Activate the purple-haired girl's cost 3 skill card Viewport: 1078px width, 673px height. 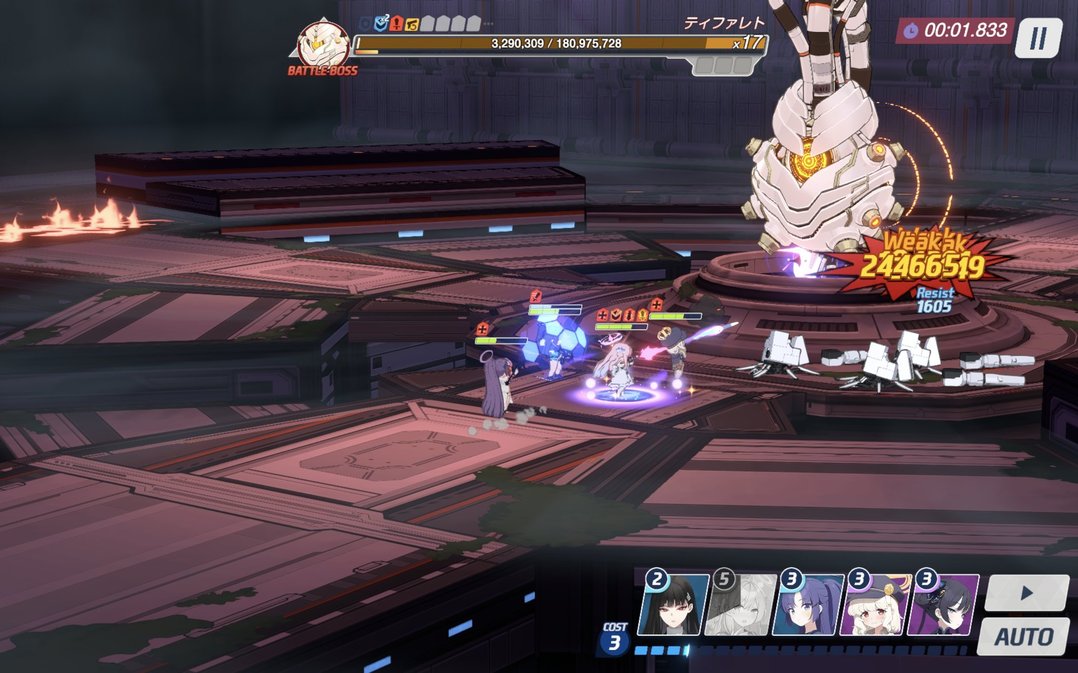pyautogui.click(x=807, y=605)
